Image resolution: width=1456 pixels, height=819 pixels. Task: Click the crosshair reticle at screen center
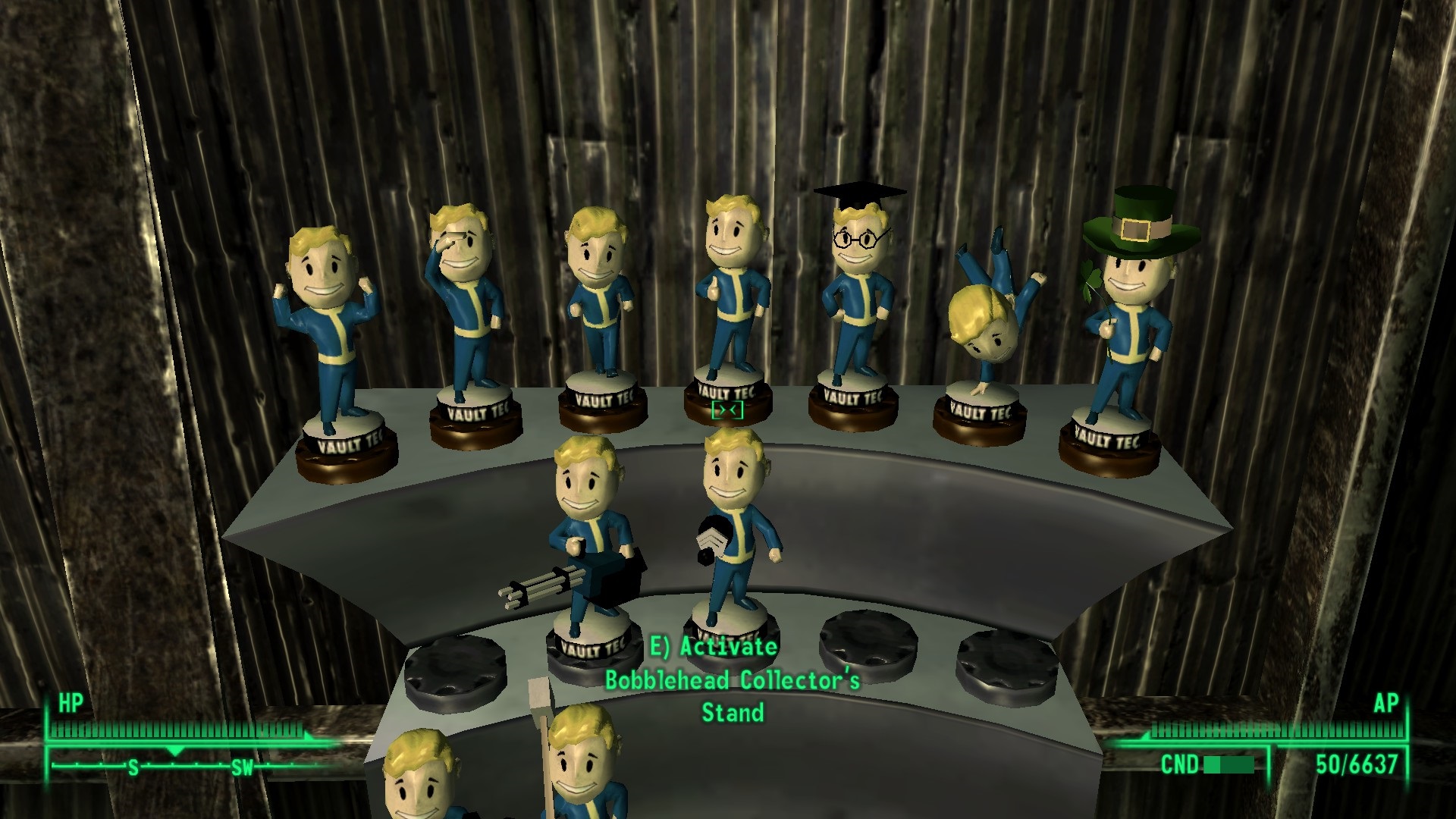[728, 409]
